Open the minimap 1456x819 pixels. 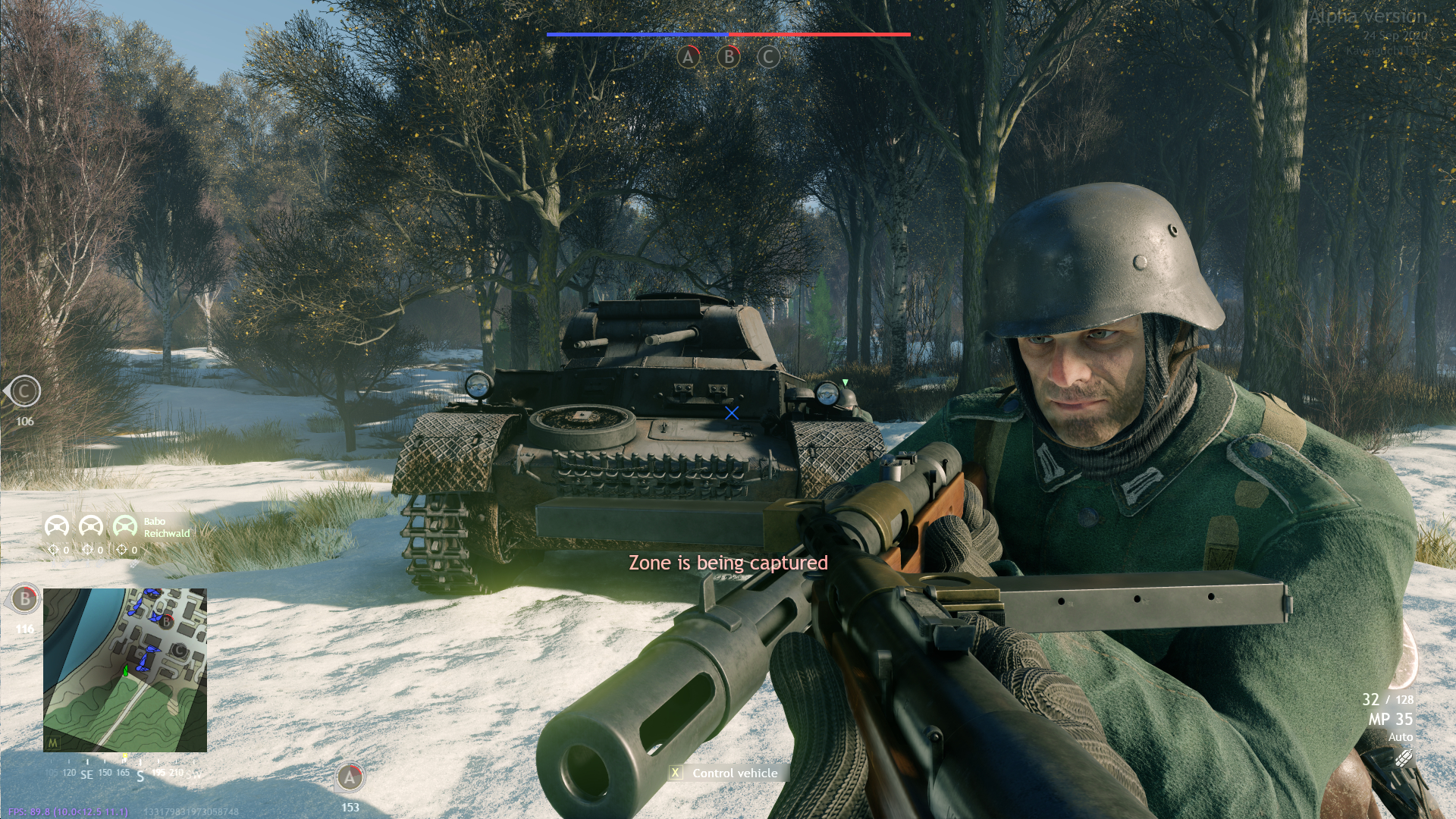click(125, 670)
